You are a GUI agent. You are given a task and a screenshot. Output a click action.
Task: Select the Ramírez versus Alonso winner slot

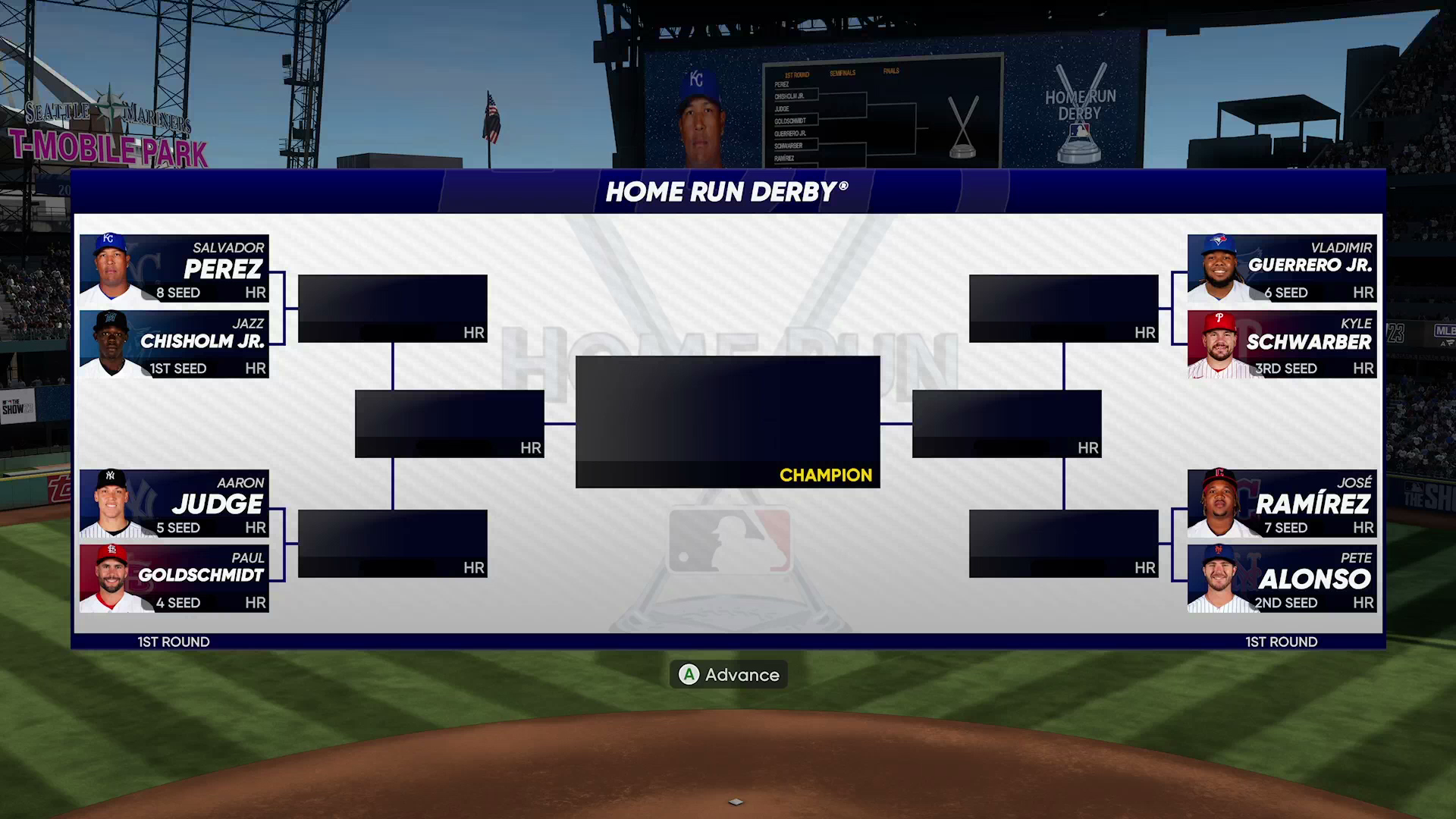(1064, 541)
